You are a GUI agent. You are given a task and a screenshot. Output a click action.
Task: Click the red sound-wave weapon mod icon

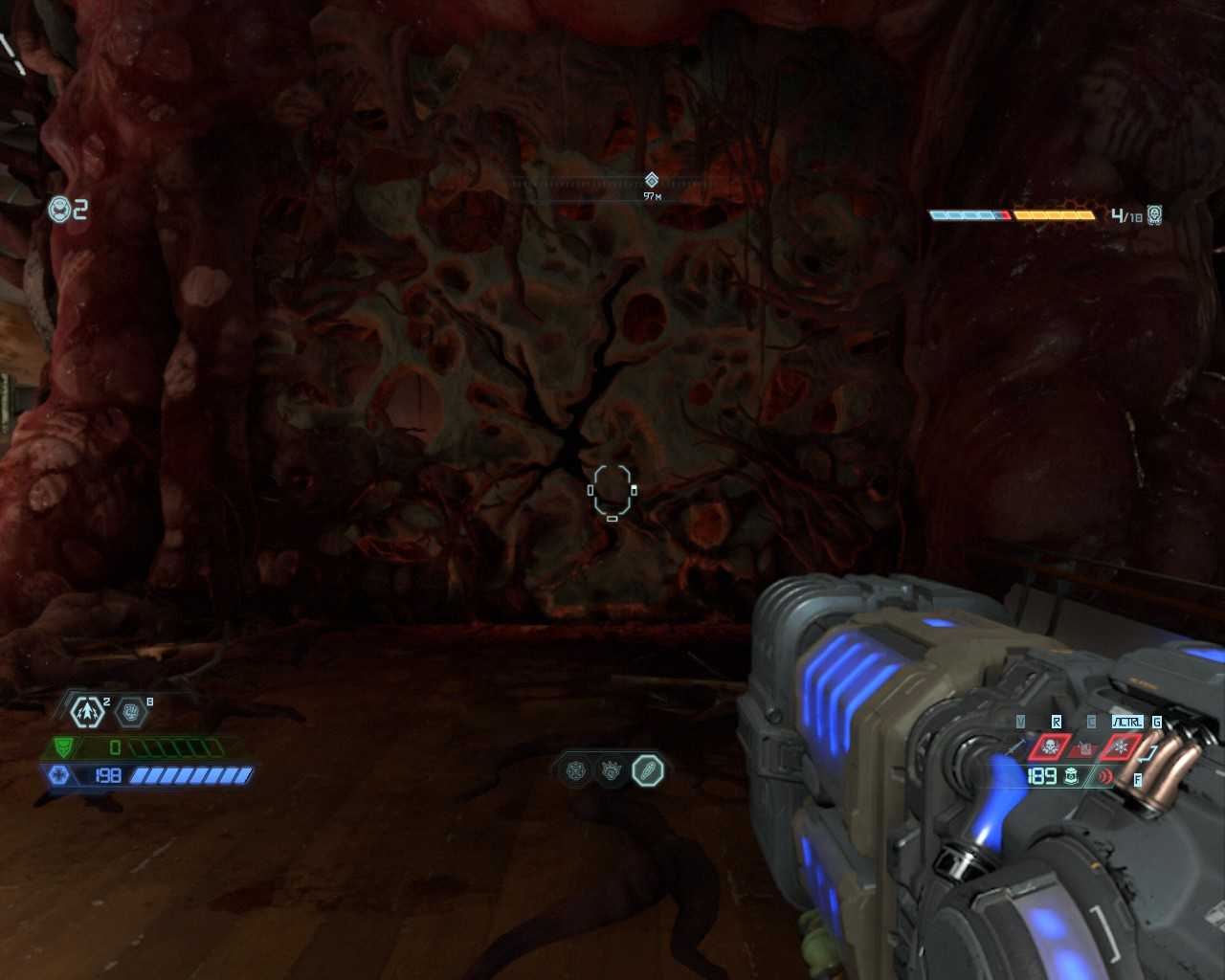coord(1105,776)
